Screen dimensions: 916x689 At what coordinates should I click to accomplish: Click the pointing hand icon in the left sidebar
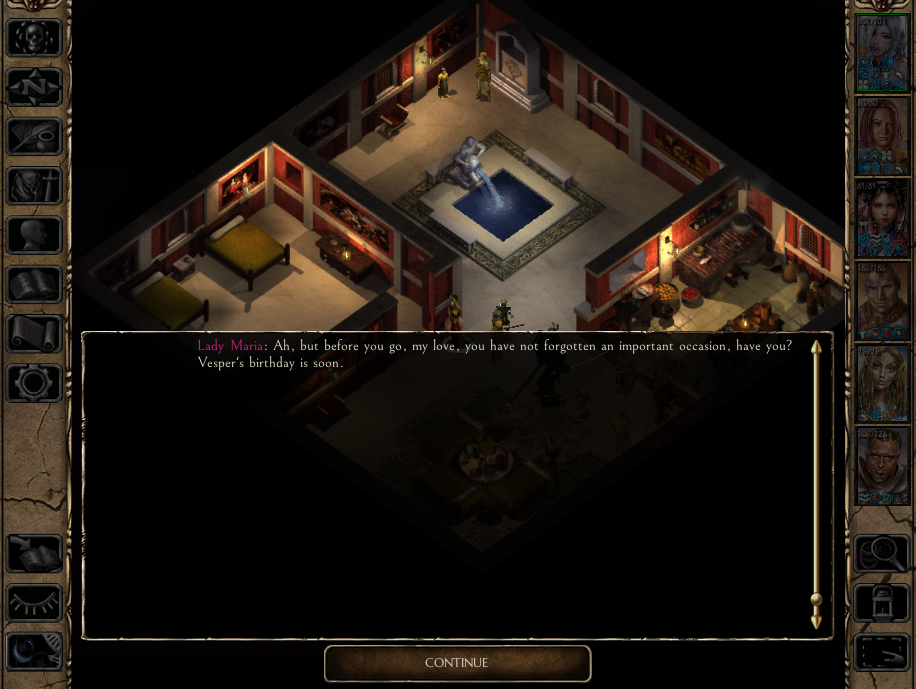35,553
